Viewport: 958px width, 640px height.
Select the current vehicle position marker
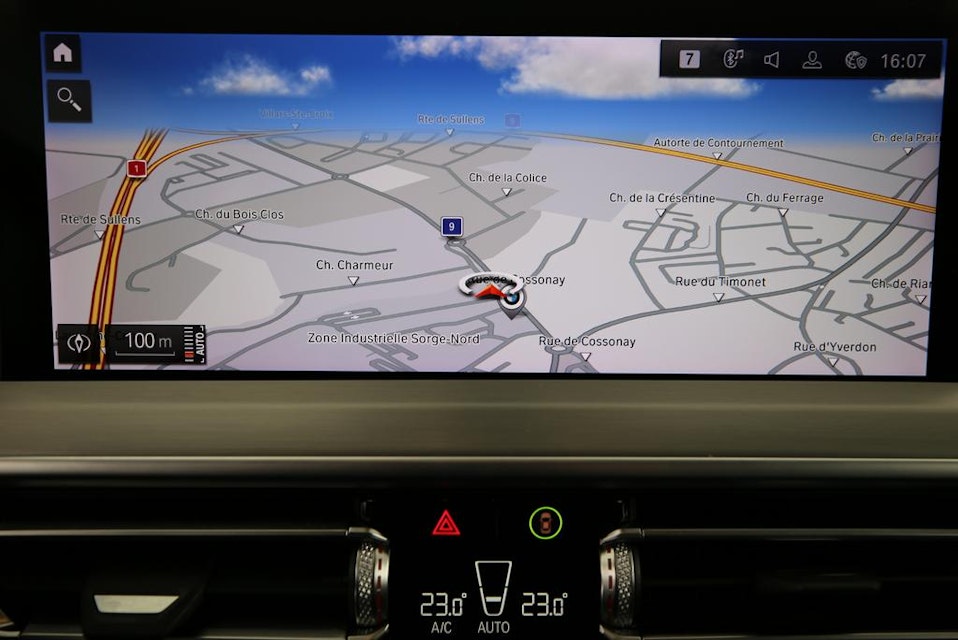point(511,297)
